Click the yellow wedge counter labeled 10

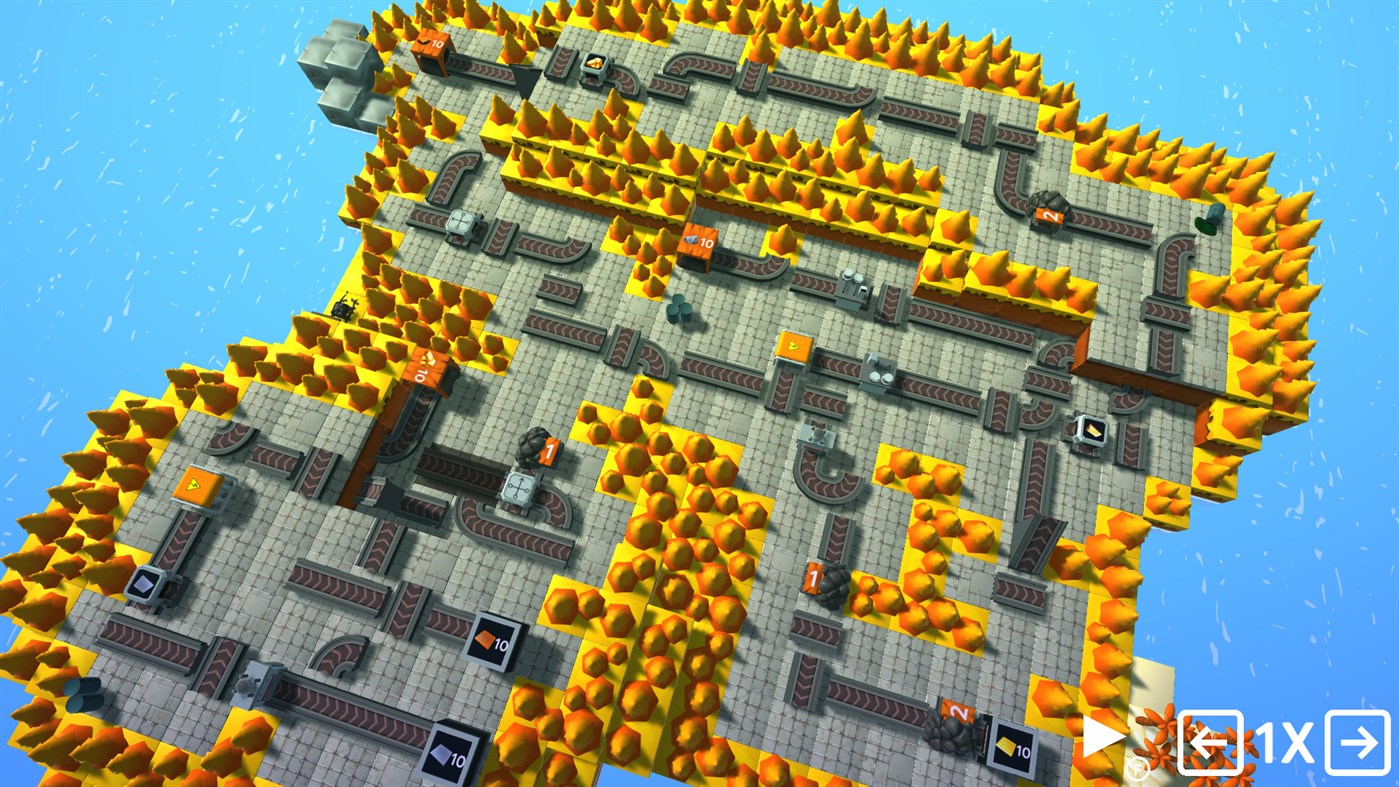(1013, 747)
